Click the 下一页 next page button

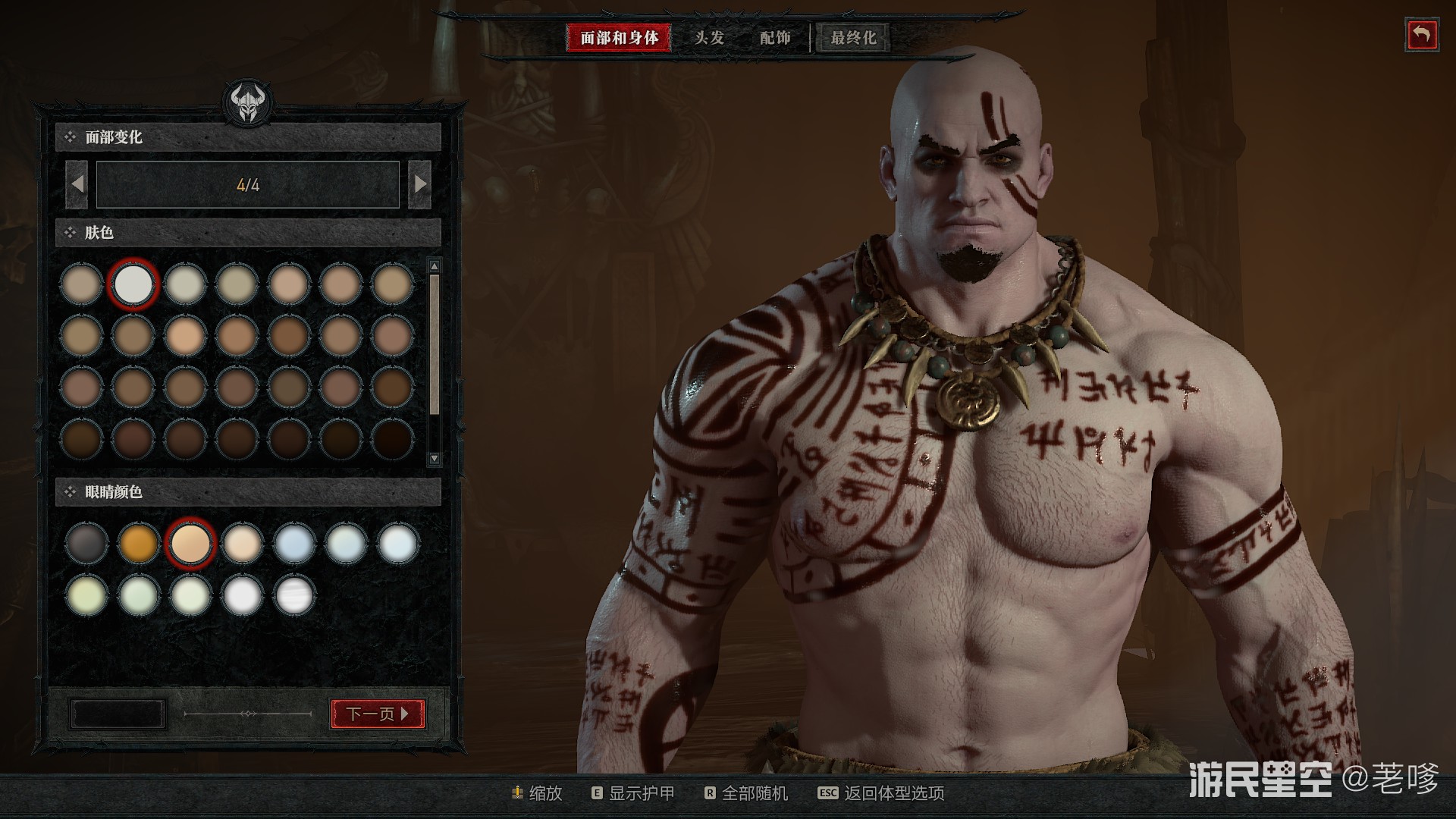click(378, 714)
